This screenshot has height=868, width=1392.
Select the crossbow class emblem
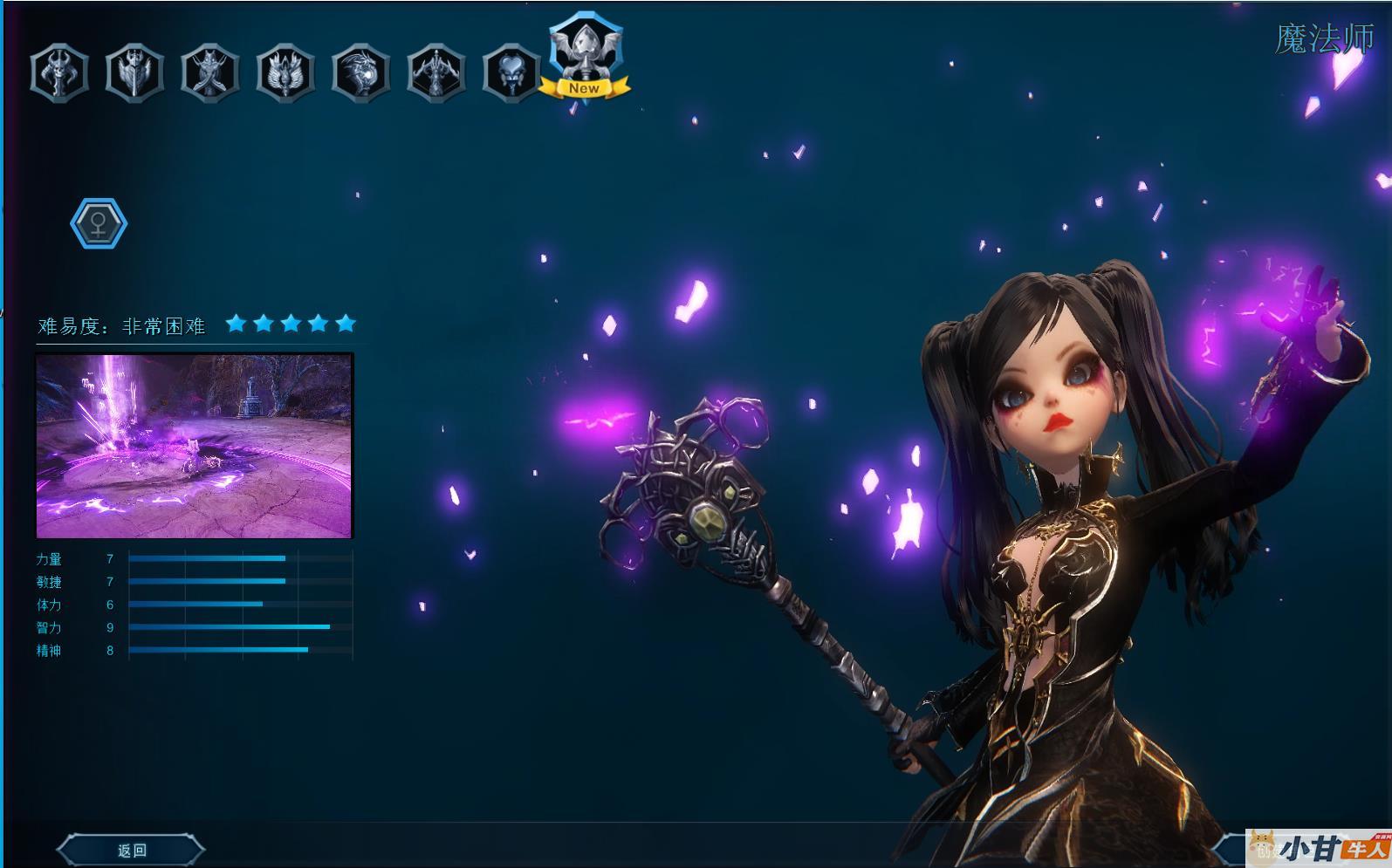pyautogui.click(x=435, y=72)
